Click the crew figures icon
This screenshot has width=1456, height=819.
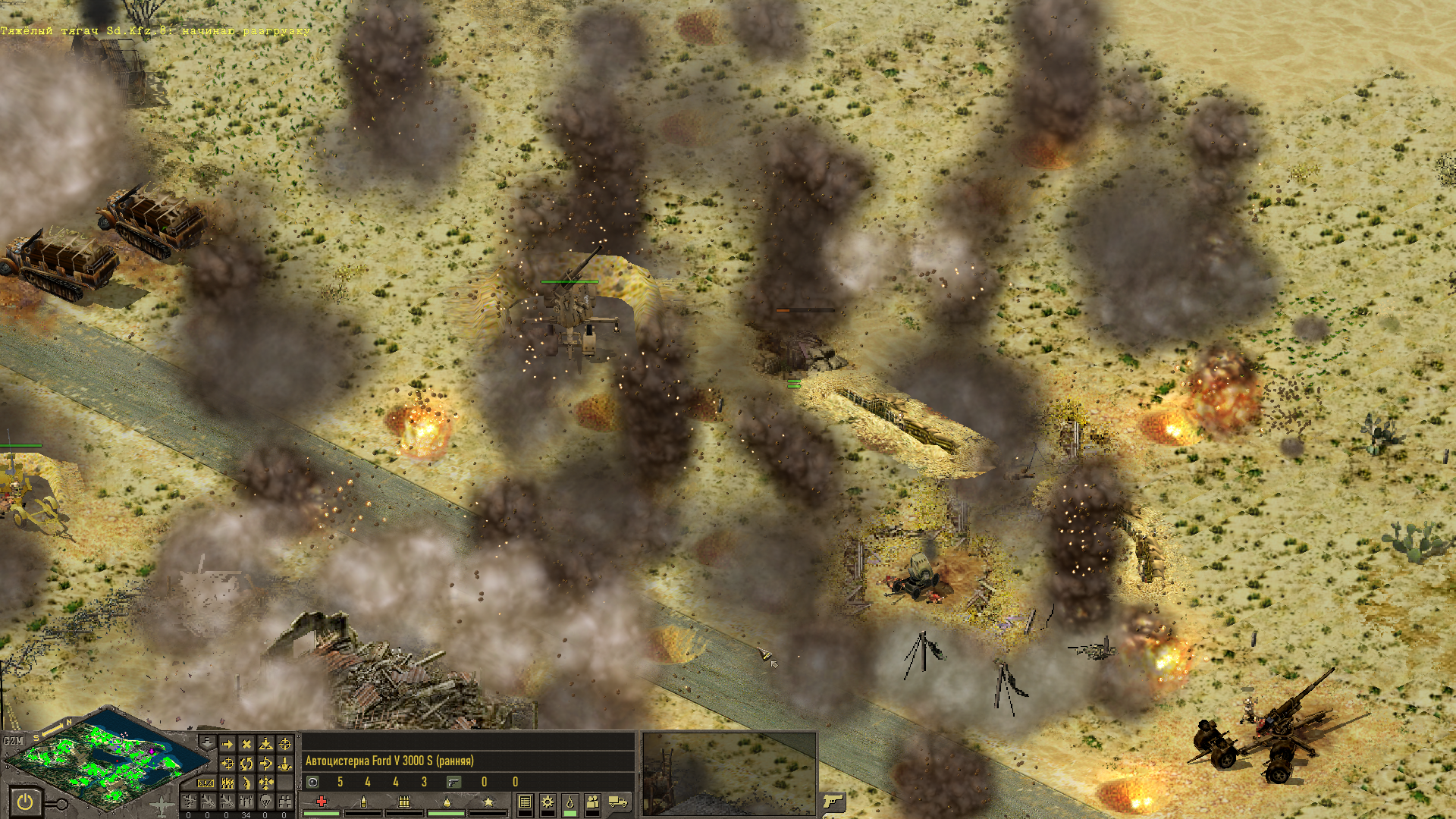point(592,802)
